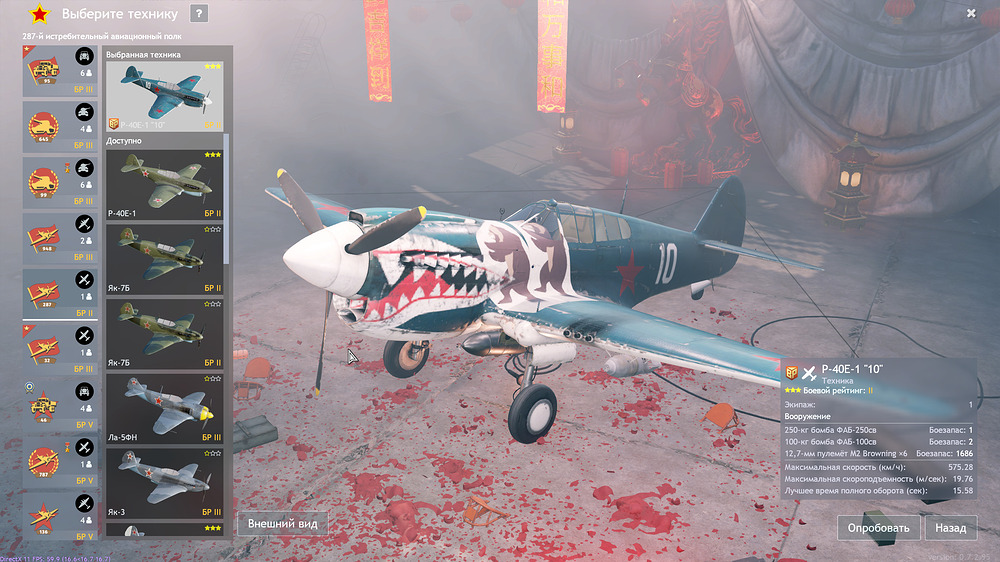Image resolution: width=1000 pixels, height=562 pixels.
Task: Choose the available P-40E-1 aircraft
Action: [165, 185]
